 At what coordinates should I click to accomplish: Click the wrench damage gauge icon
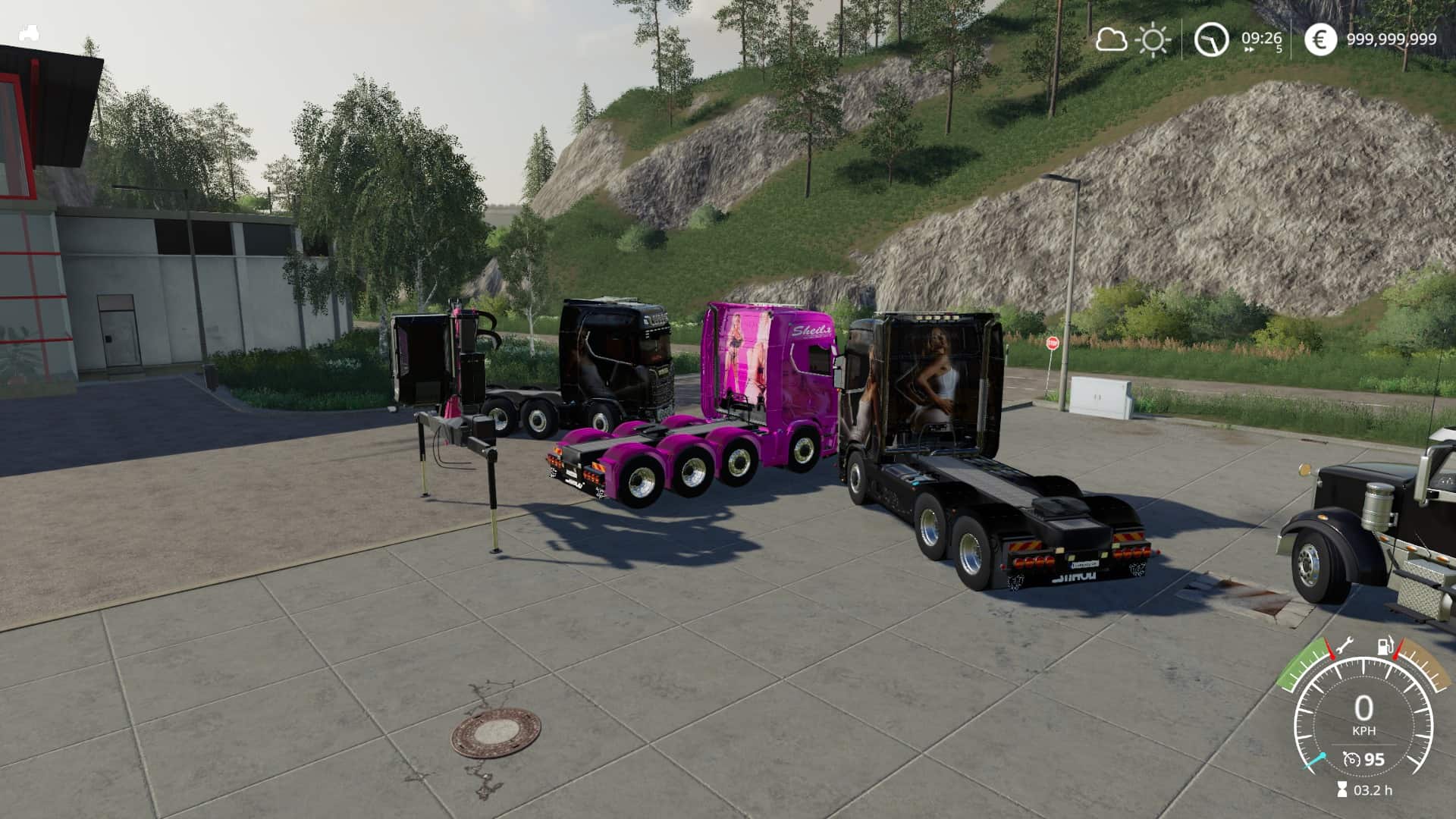point(1345,647)
